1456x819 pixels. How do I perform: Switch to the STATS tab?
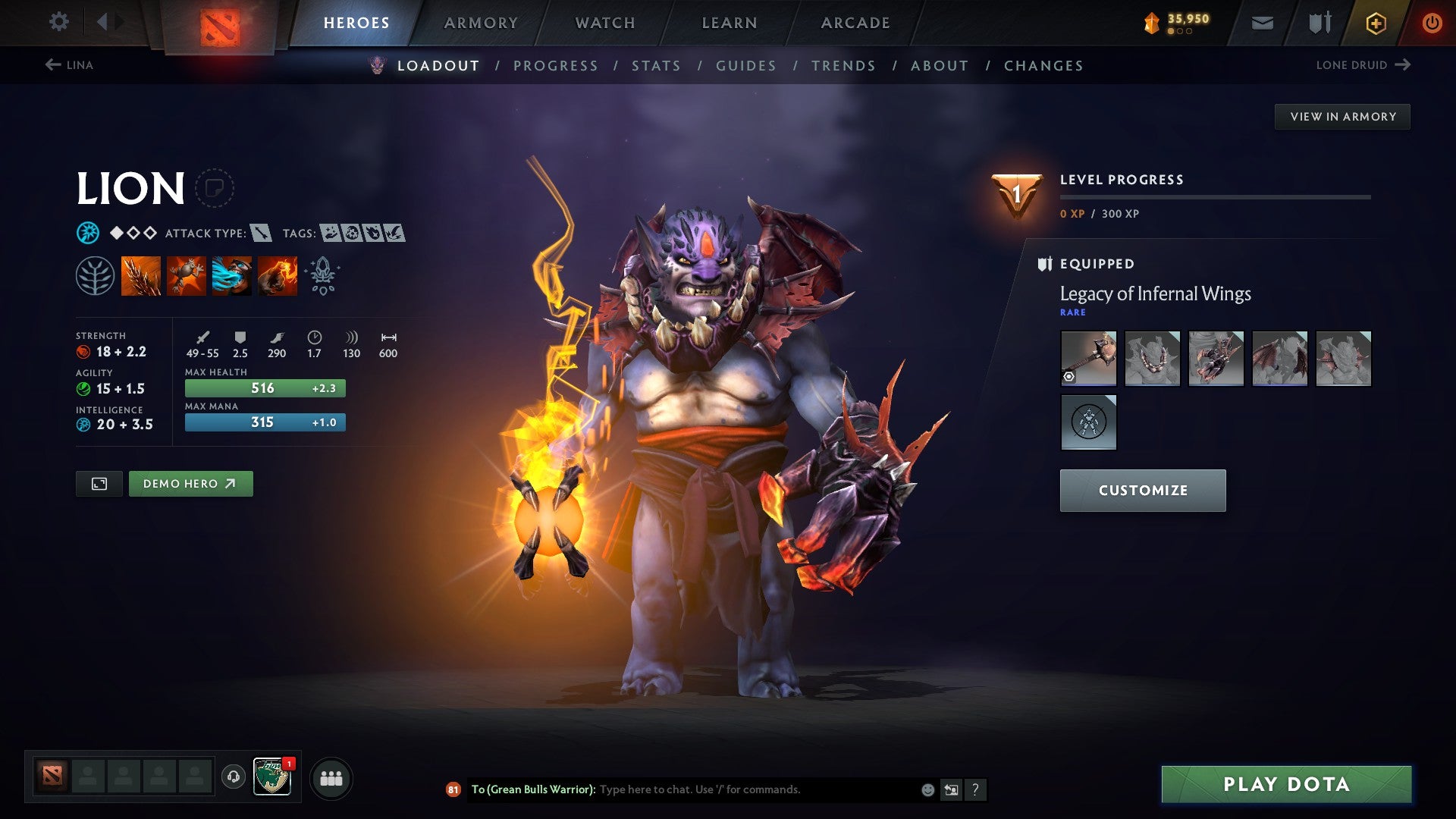click(656, 65)
